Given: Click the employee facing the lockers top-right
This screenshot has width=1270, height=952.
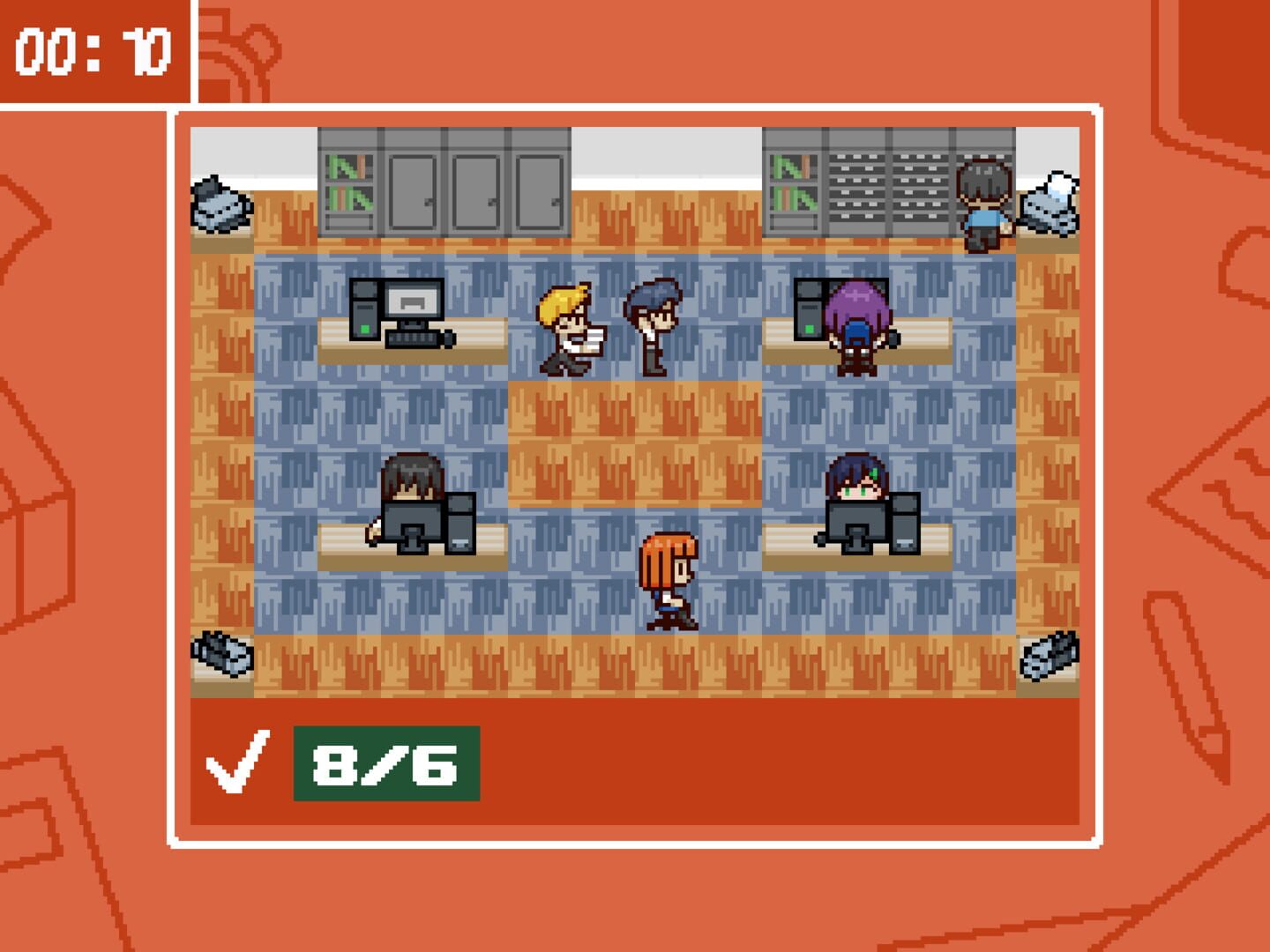Looking at the screenshot, I should 985,198.
